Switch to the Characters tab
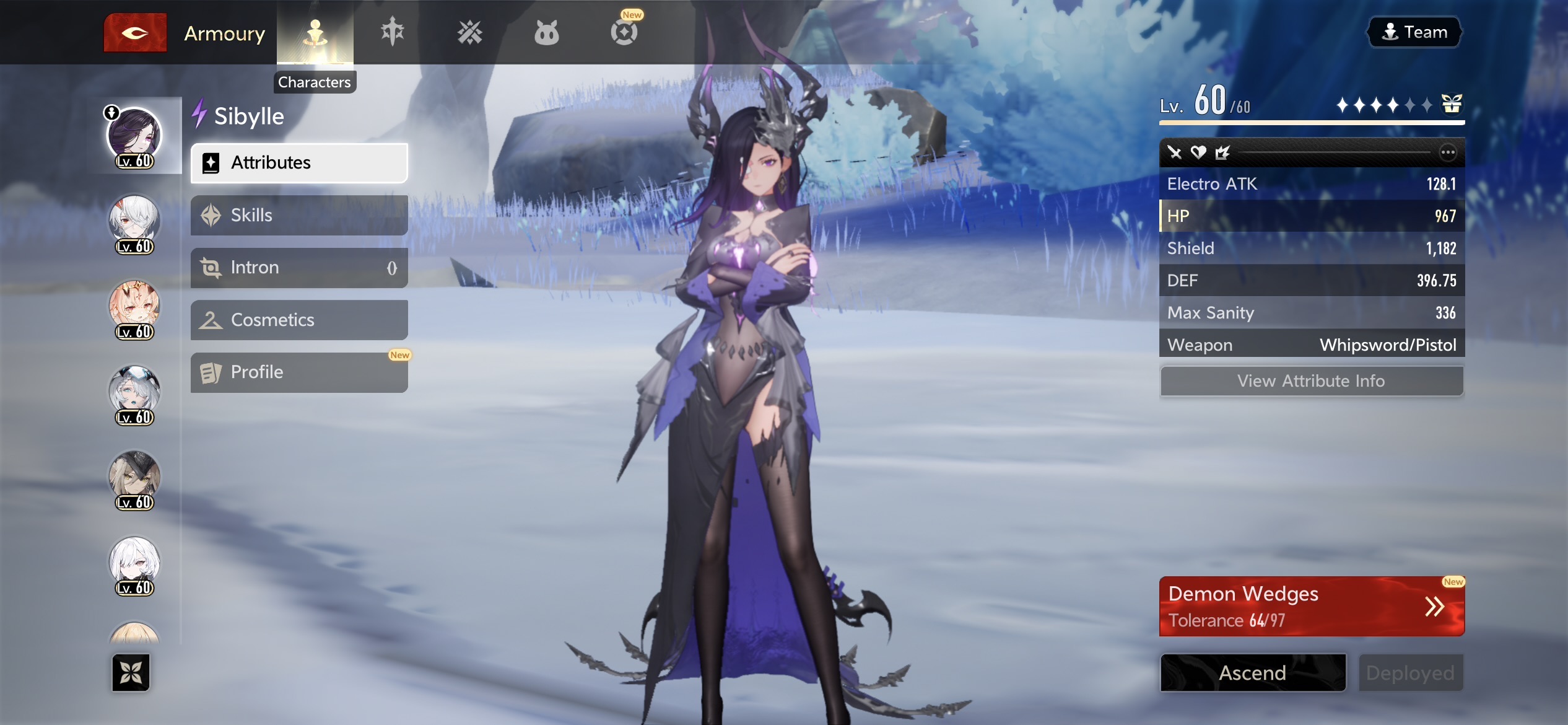This screenshot has height=725, width=1568. (315, 33)
